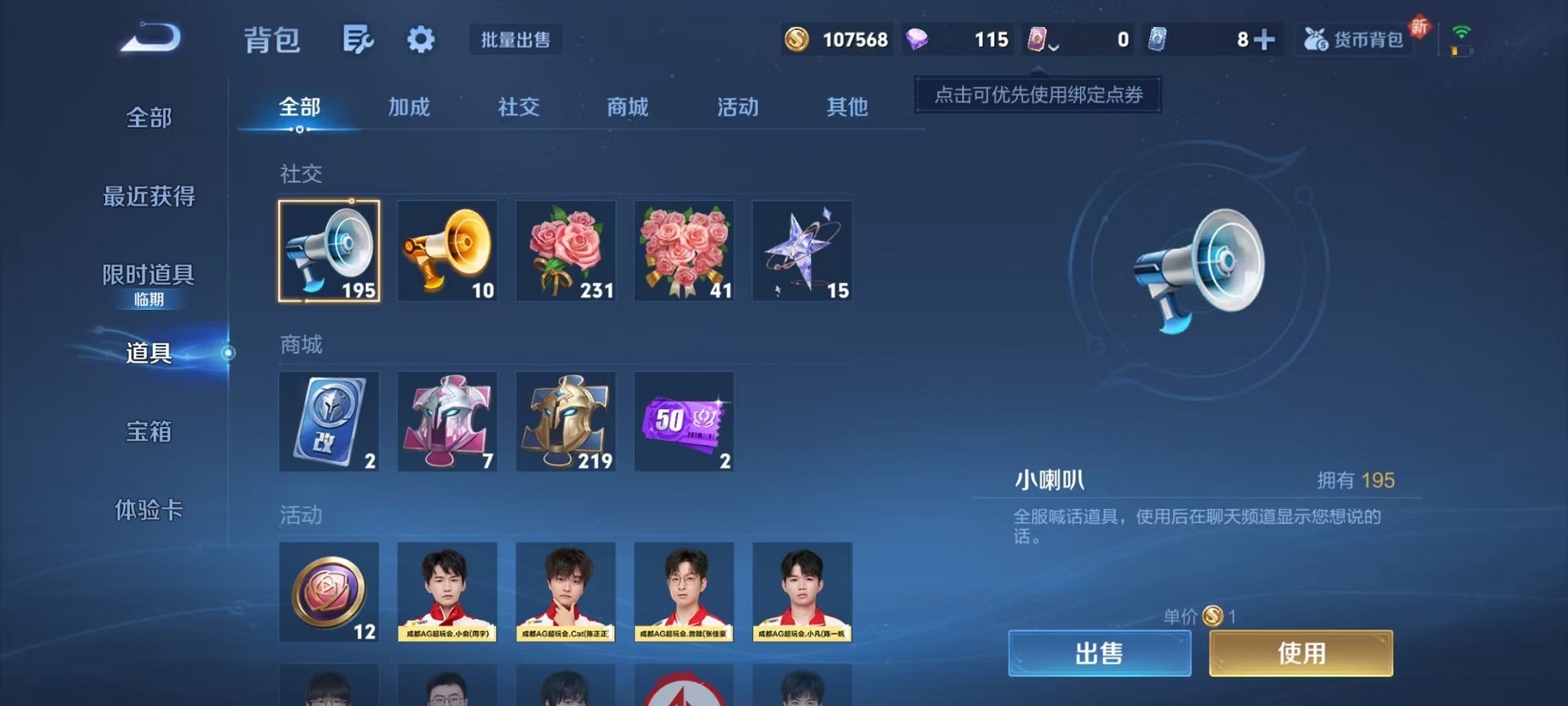
Task: Click the 出售 button
Action: click(x=1099, y=653)
